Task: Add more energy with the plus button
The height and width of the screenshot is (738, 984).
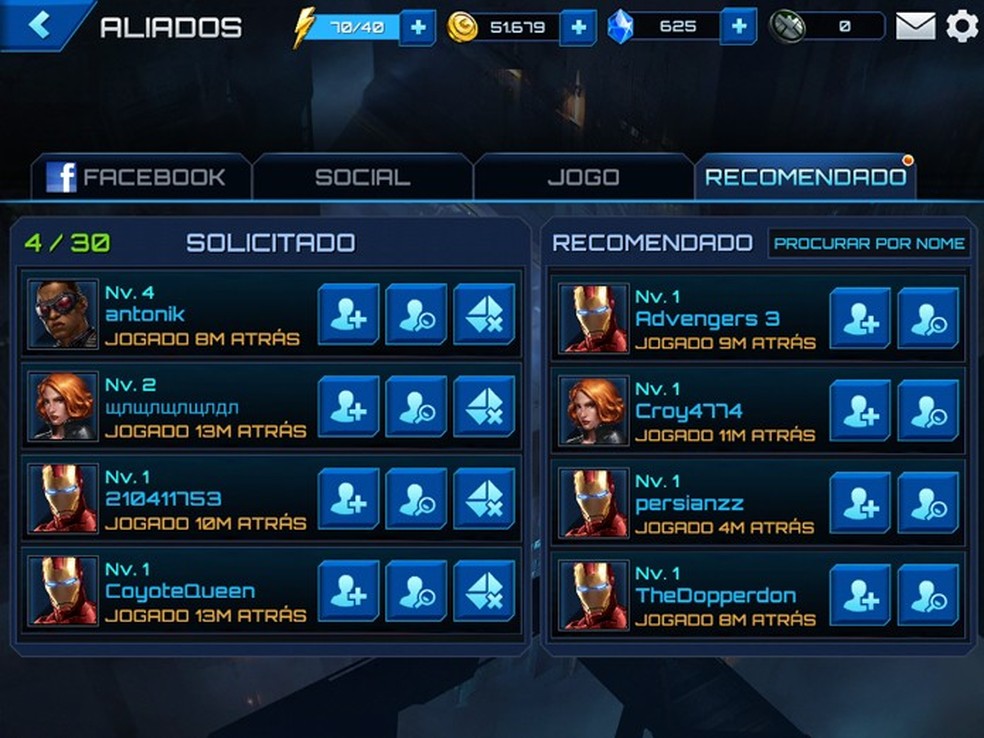Action: pyautogui.click(x=417, y=27)
